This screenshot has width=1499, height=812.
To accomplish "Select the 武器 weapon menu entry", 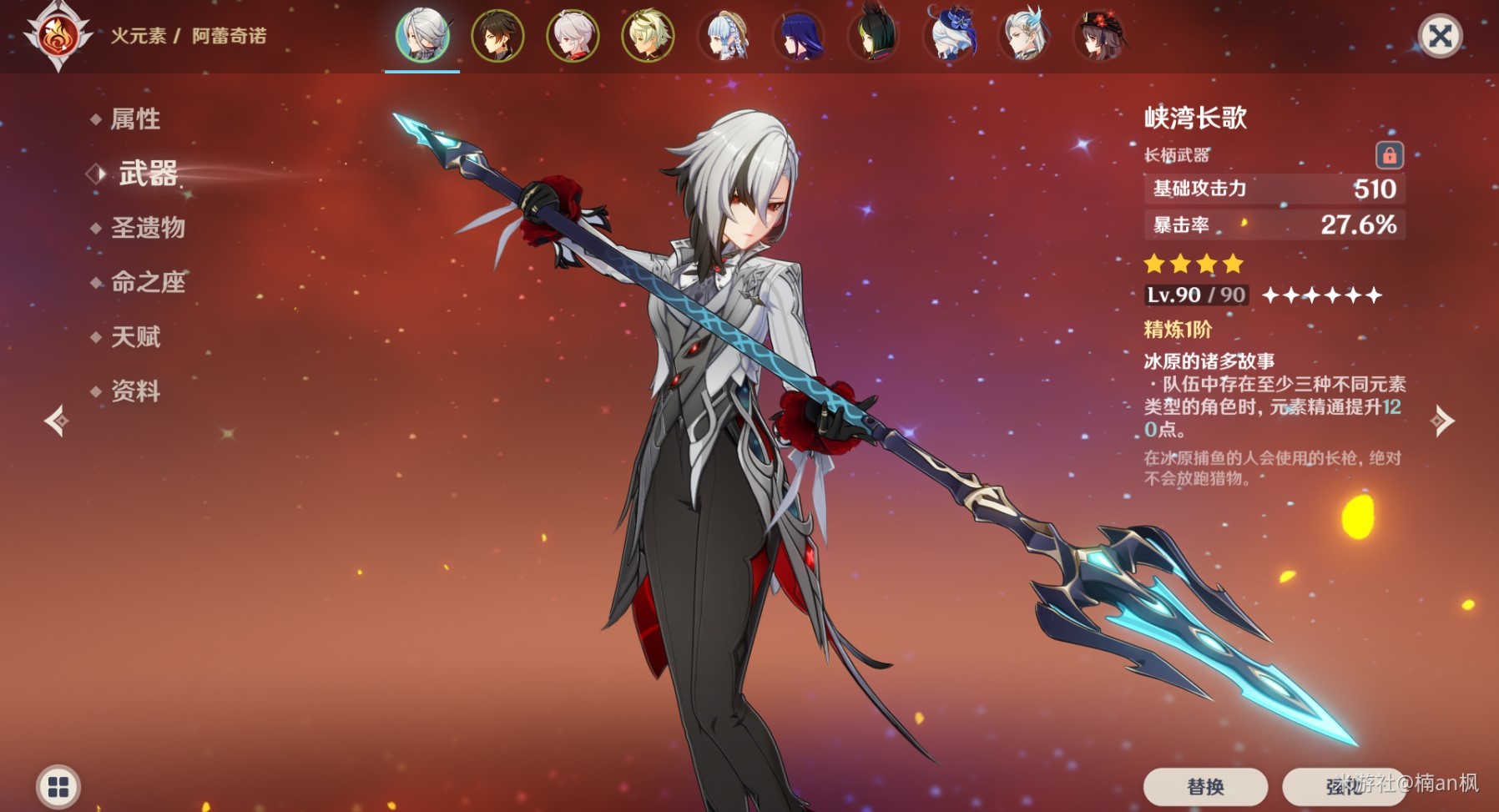I will pos(148,174).
